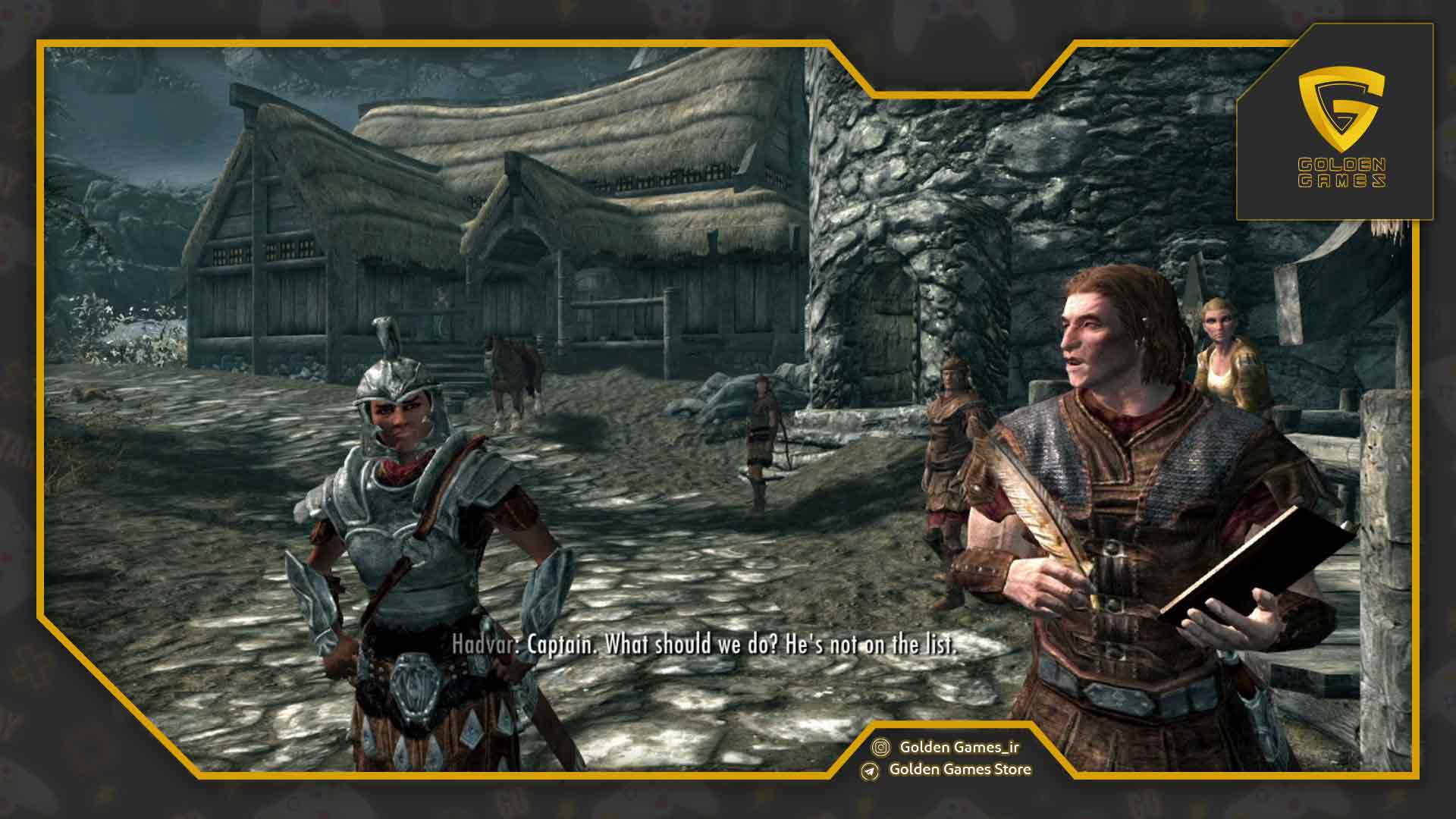Open the Golden Games_ir Instagram handle
Screen dimensions: 1456x819
coord(959,747)
